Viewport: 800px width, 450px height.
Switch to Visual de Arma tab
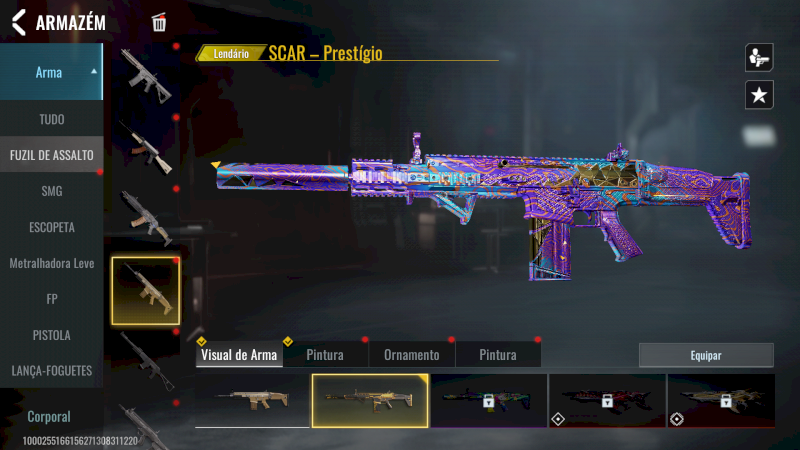[239, 355]
